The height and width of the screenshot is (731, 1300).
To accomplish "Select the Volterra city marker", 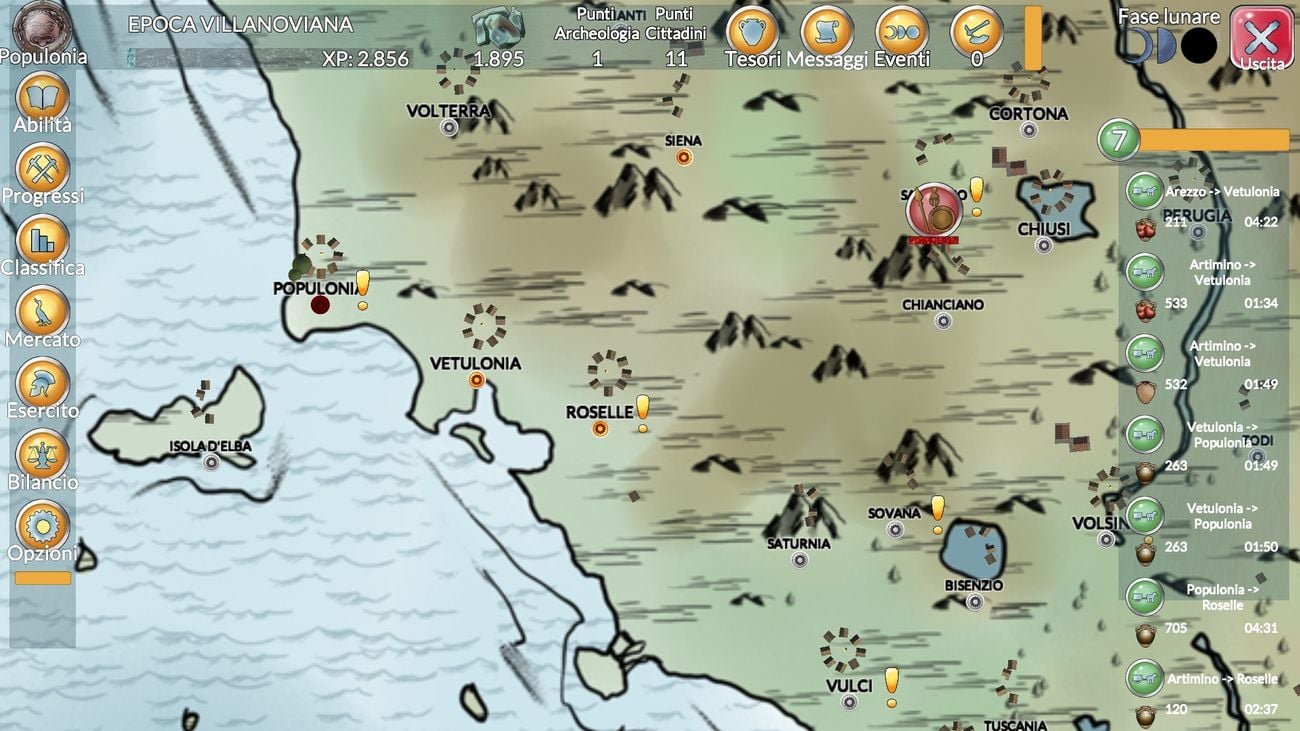I will tap(449, 128).
